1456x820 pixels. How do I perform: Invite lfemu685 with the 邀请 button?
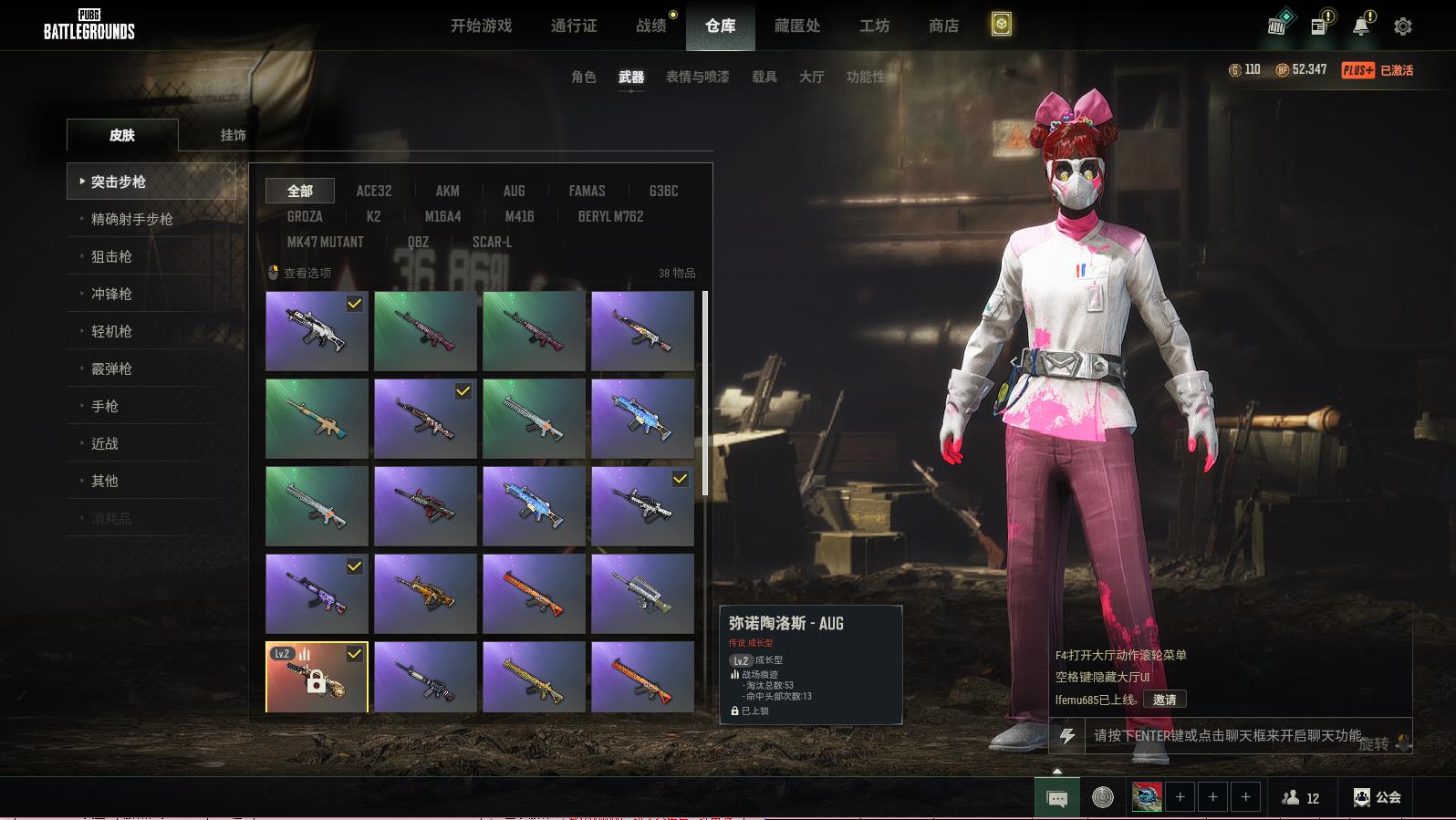[x=1164, y=700]
